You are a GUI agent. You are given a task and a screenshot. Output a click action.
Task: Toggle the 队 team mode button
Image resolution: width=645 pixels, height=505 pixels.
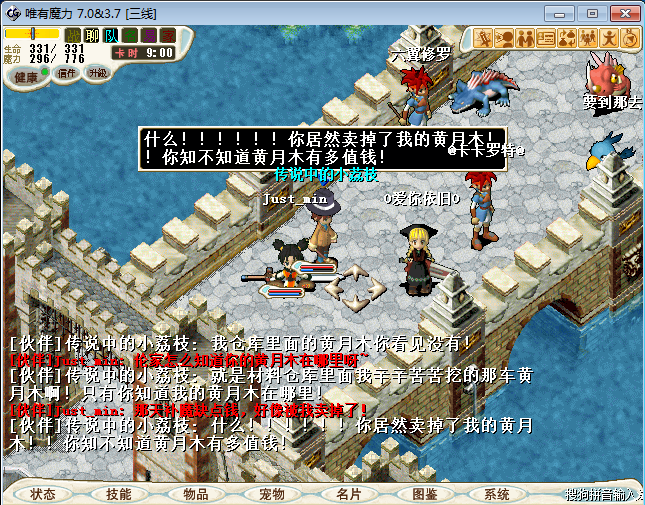(111, 36)
